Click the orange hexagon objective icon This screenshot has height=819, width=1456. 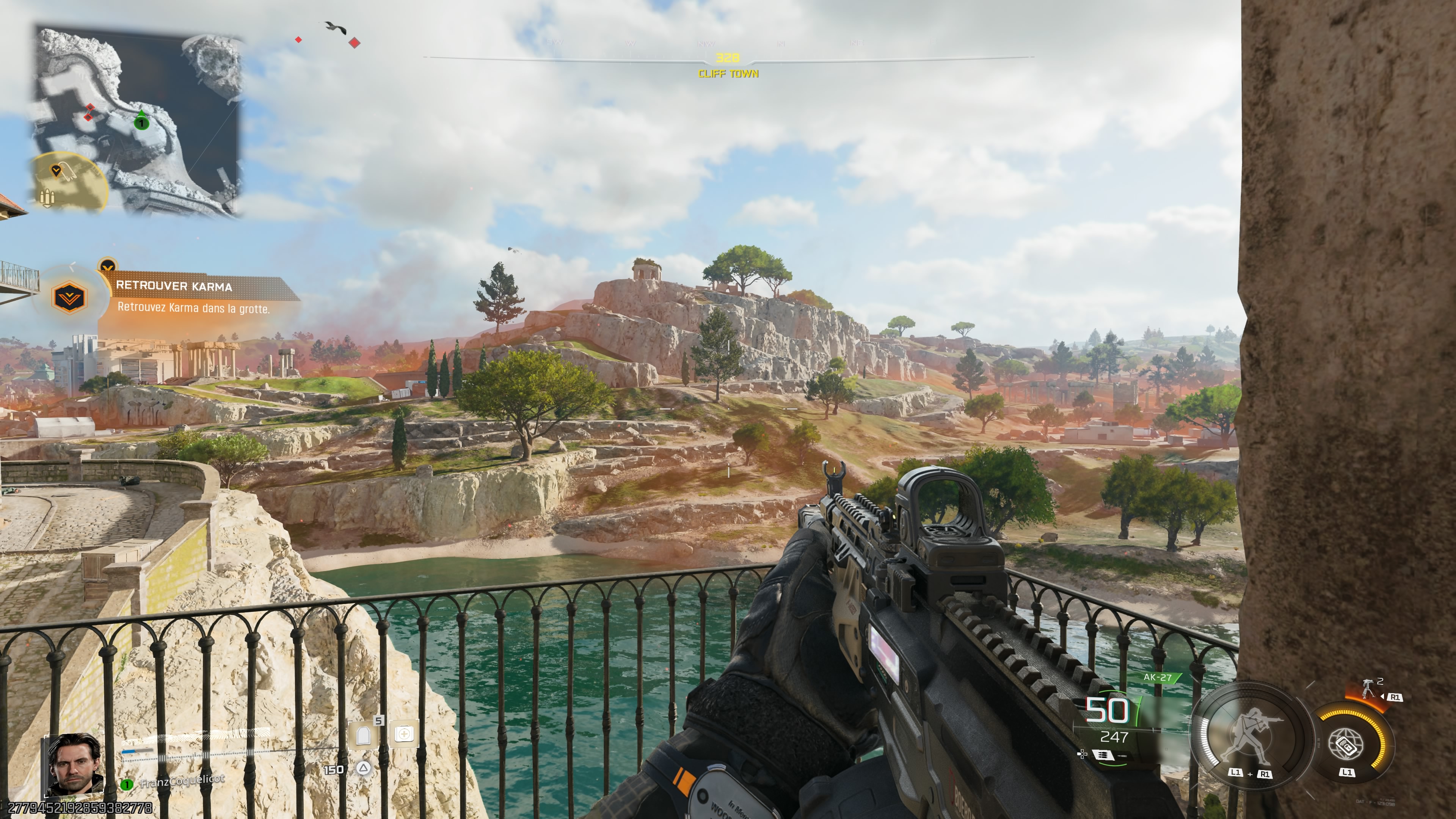point(69,297)
